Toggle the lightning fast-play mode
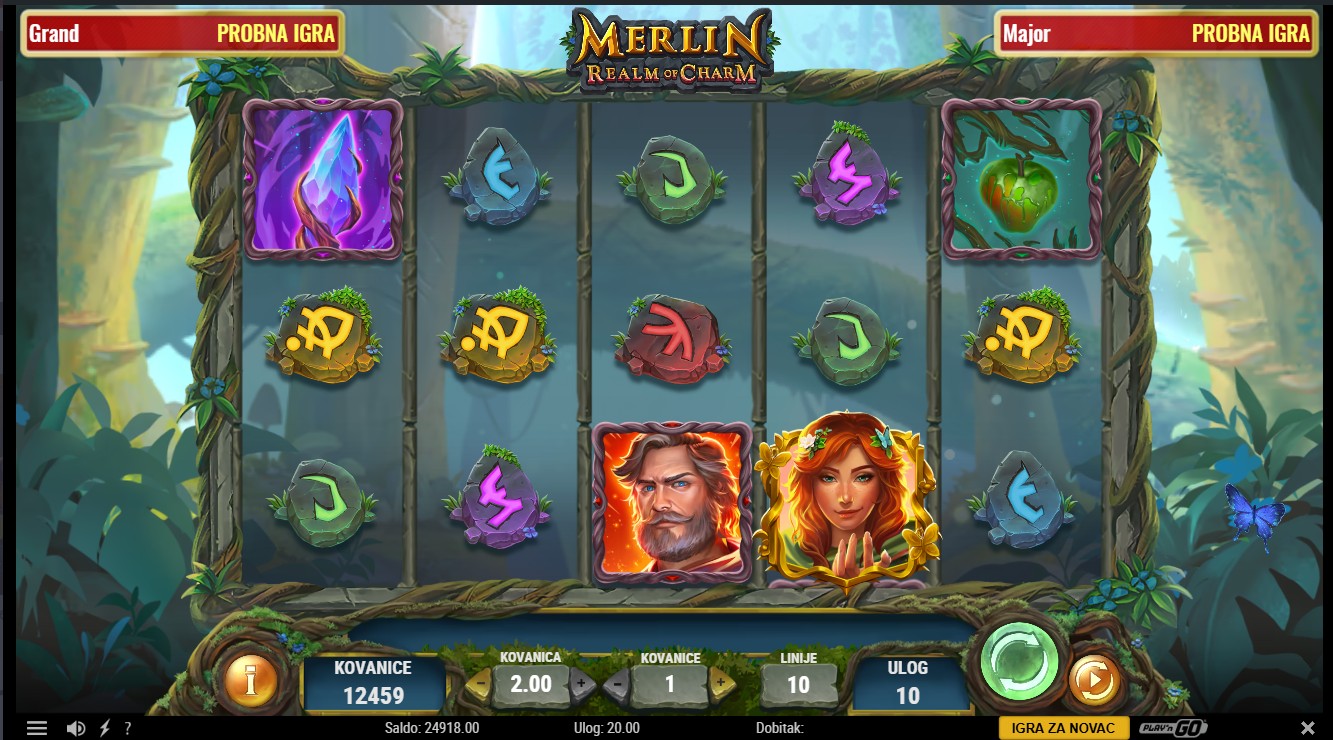Screen dimensions: 1333x740 104,728
